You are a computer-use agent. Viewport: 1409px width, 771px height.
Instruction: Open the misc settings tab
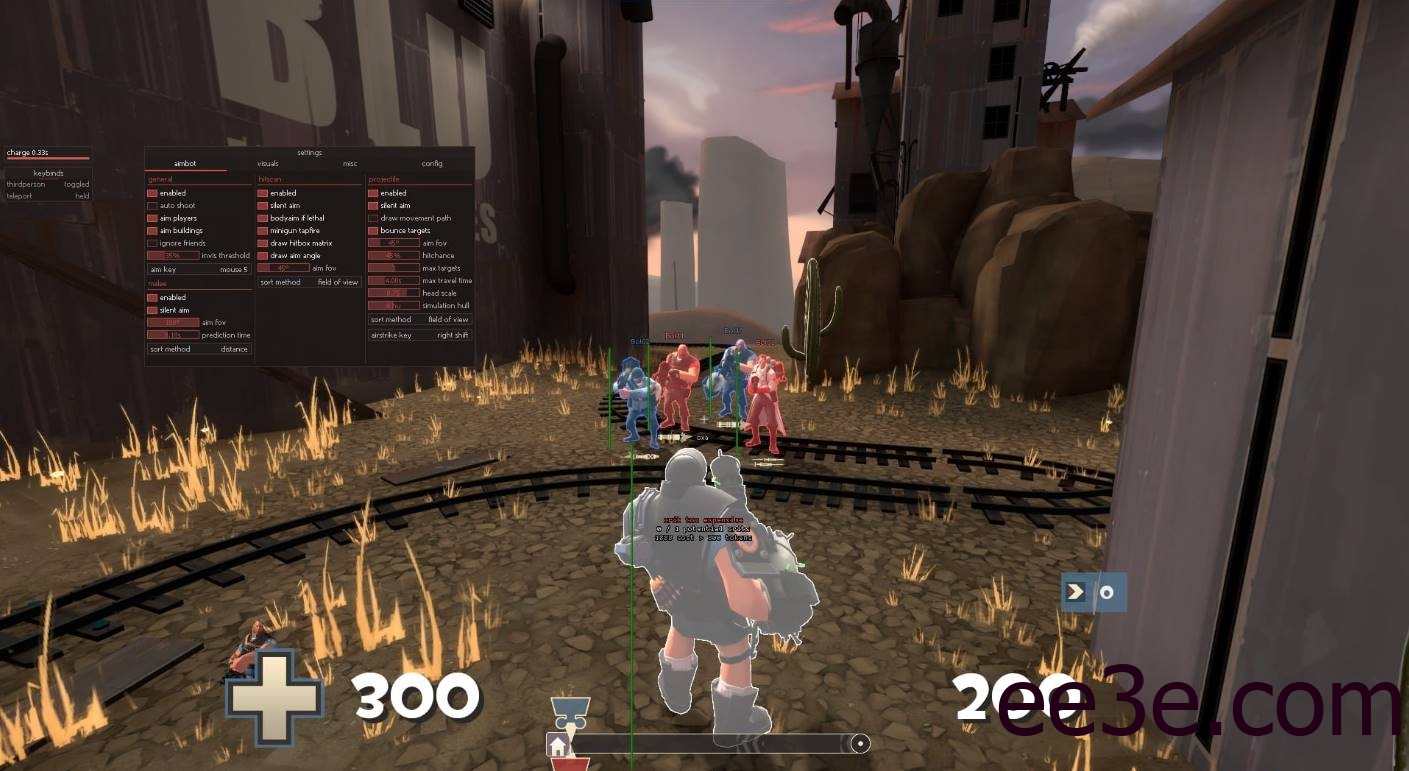pyautogui.click(x=350, y=163)
